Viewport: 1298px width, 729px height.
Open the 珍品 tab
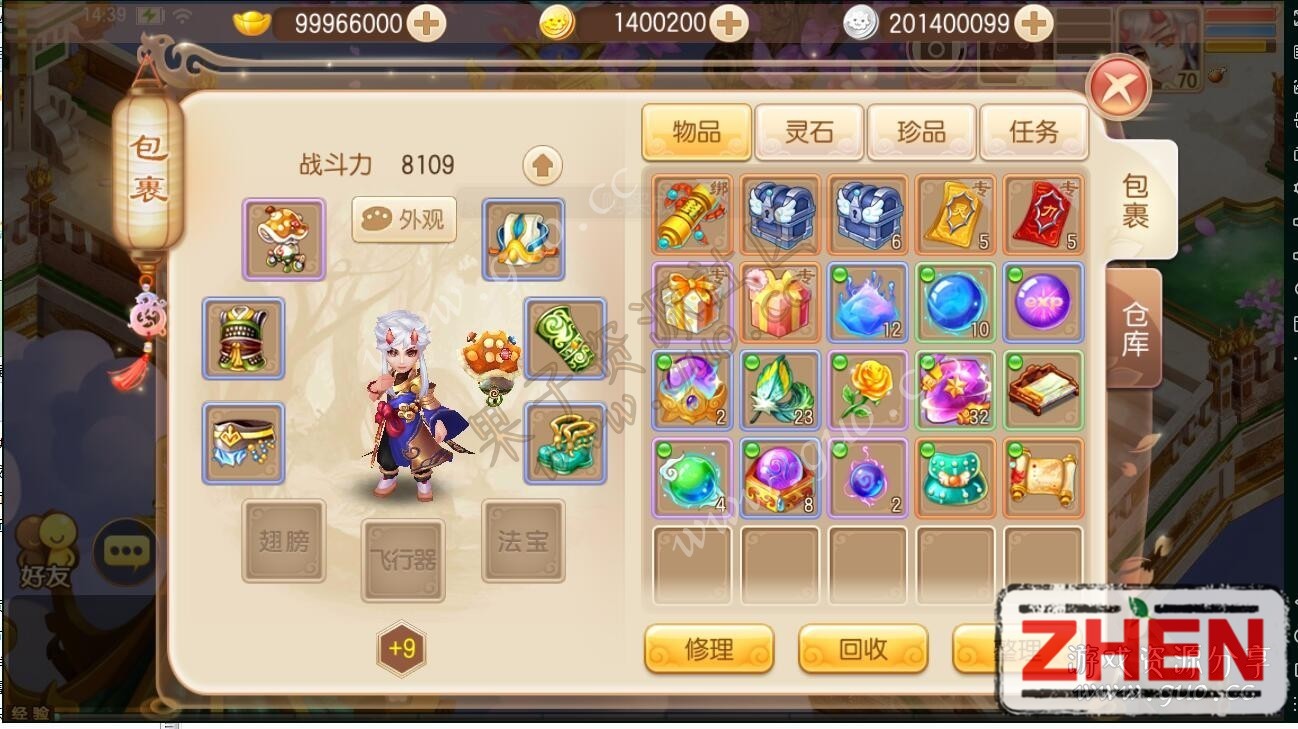click(921, 132)
